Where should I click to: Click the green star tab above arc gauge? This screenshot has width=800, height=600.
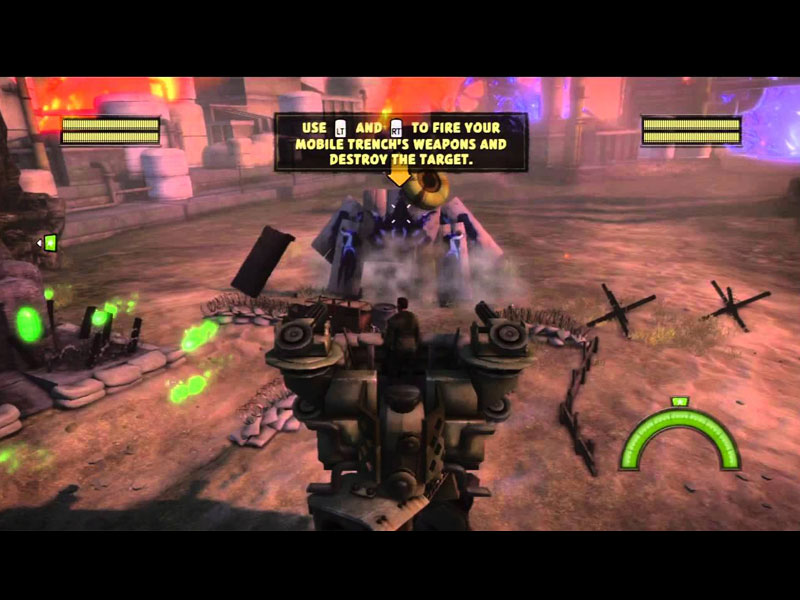pos(678,402)
